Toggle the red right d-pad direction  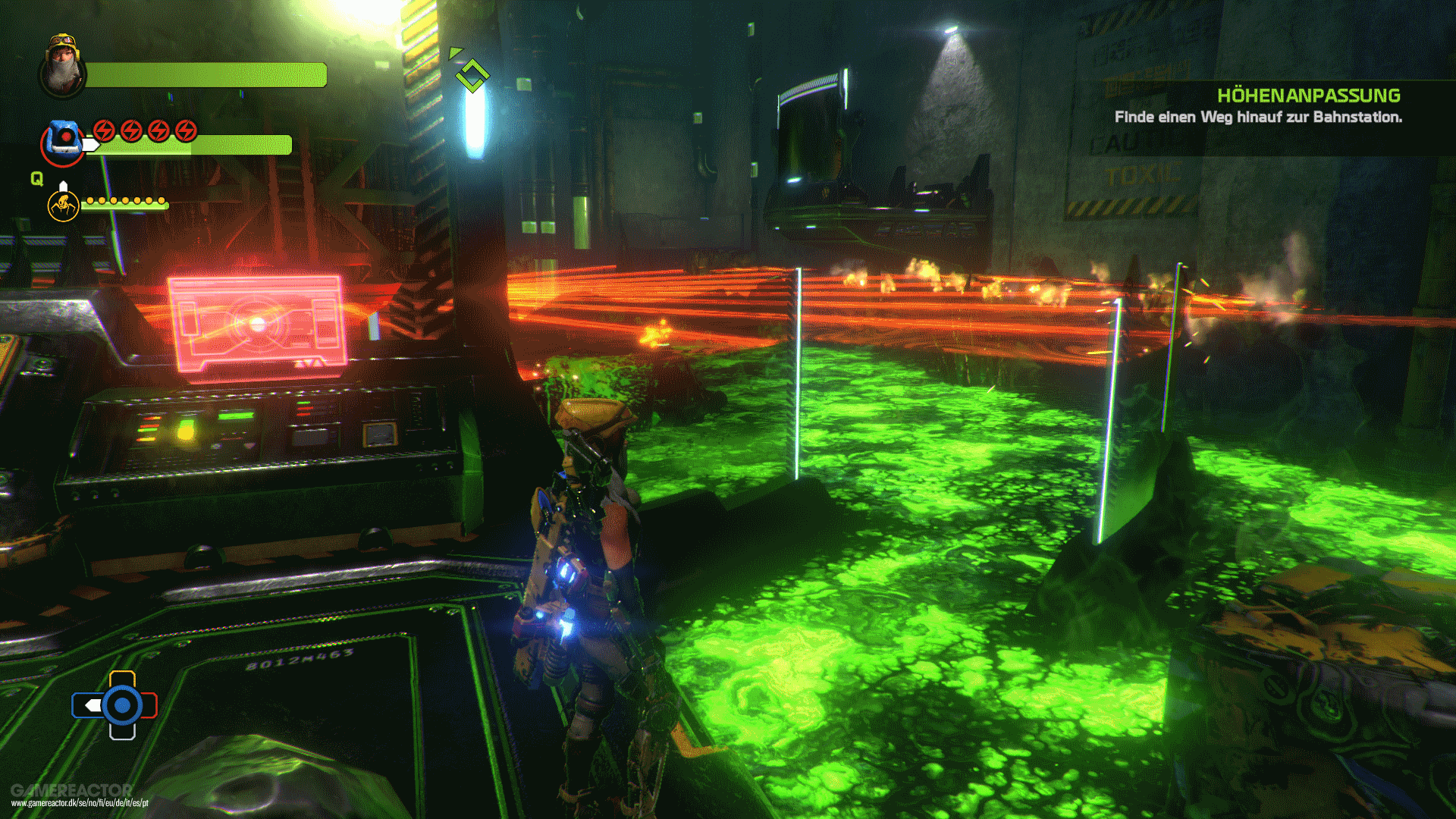coord(149,705)
